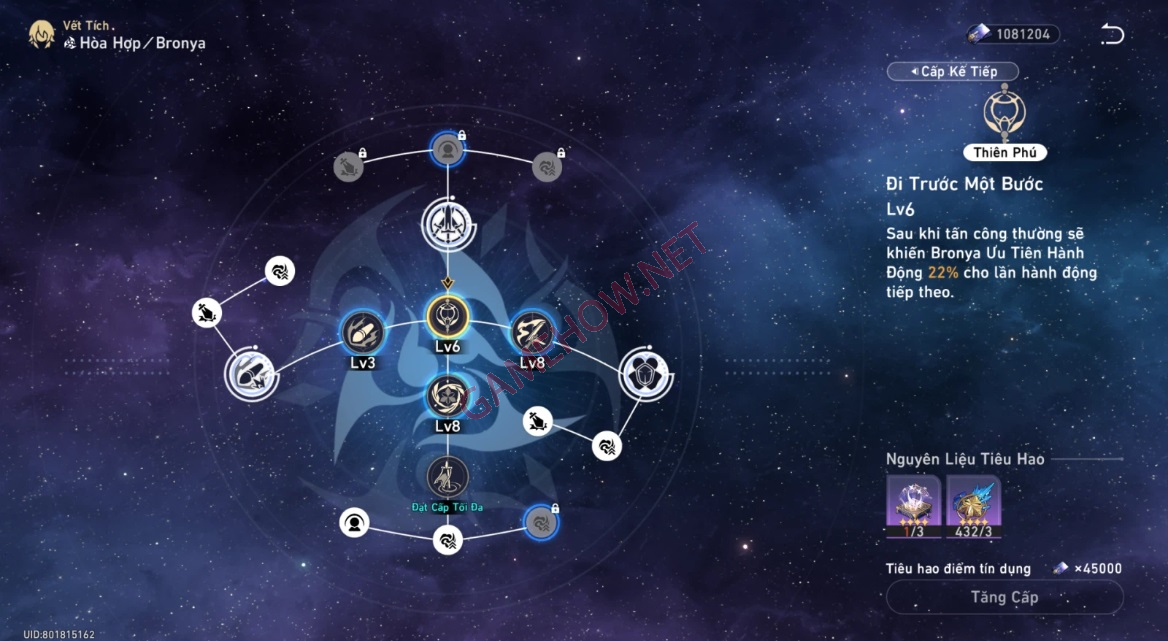This screenshot has height=641, width=1168.
Task: Open the credits currency counter 1081204
Action: 1012,34
